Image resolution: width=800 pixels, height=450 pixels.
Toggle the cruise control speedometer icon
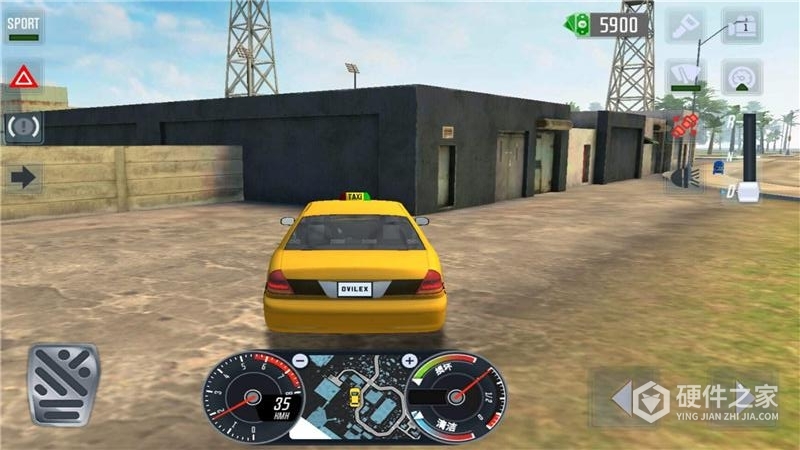(741, 76)
